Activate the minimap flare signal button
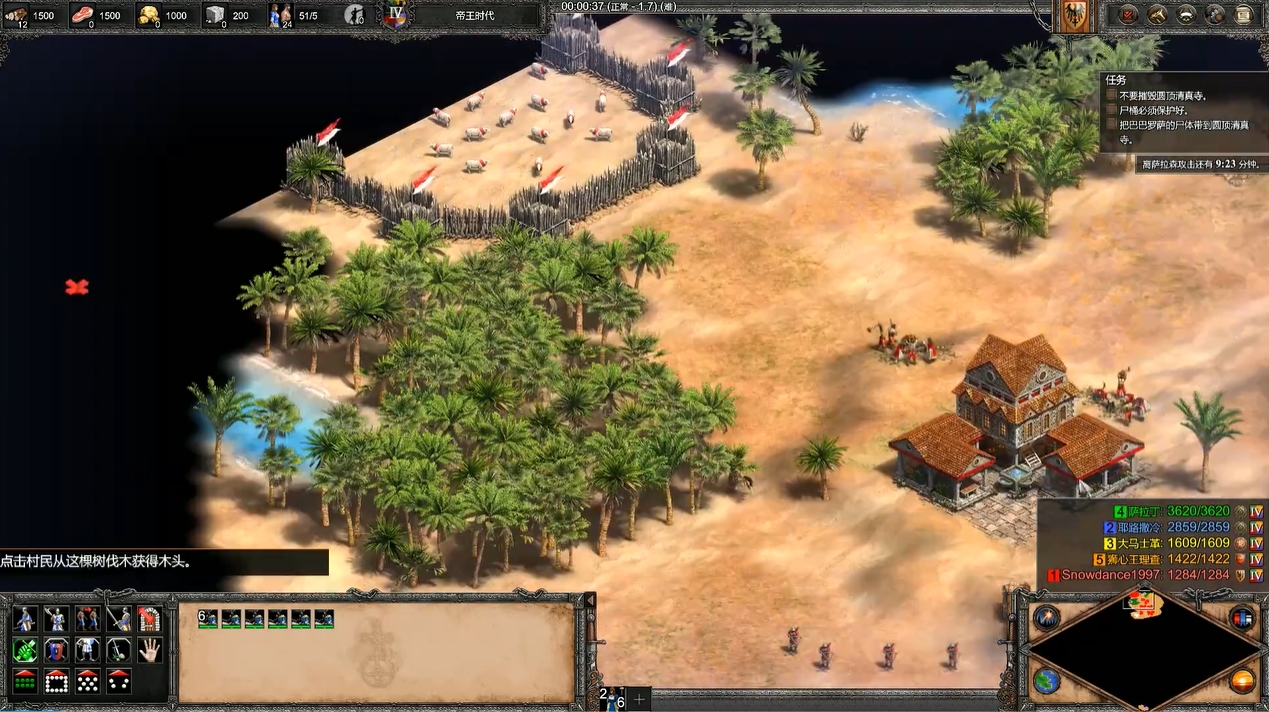1269x712 pixels. 1047,617
